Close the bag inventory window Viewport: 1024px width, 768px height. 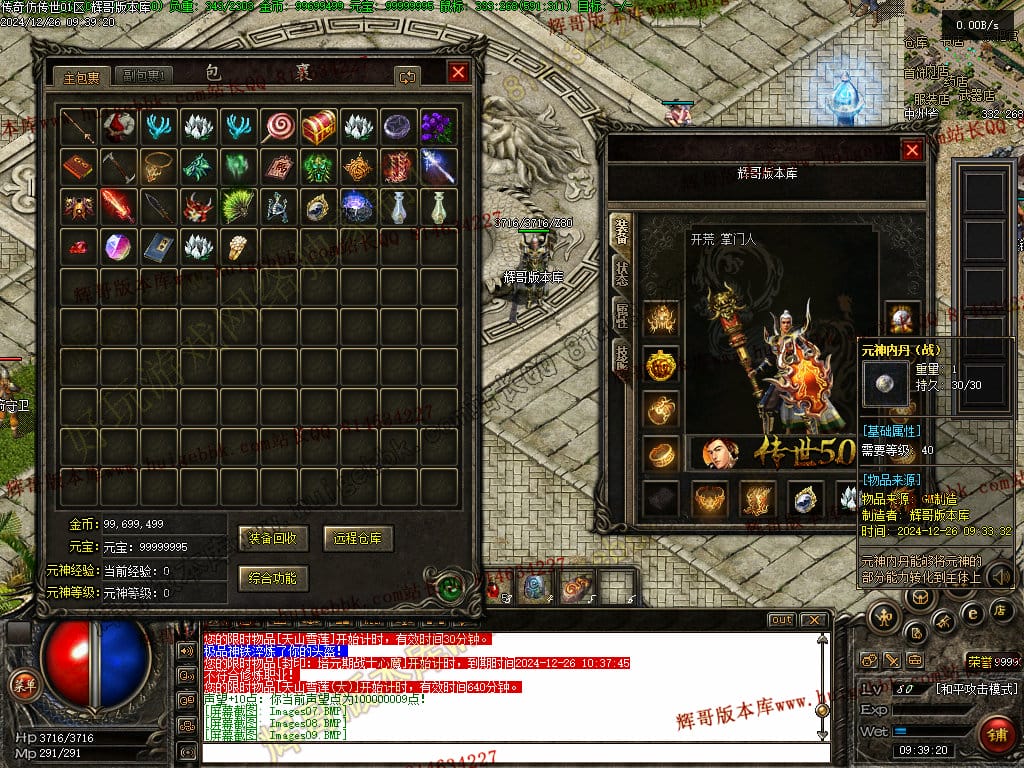[458, 73]
